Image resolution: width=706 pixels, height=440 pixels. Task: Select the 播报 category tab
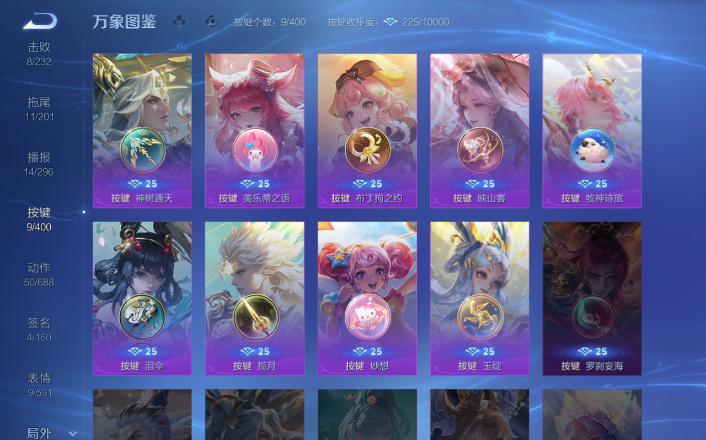click(x=39, y=163)
